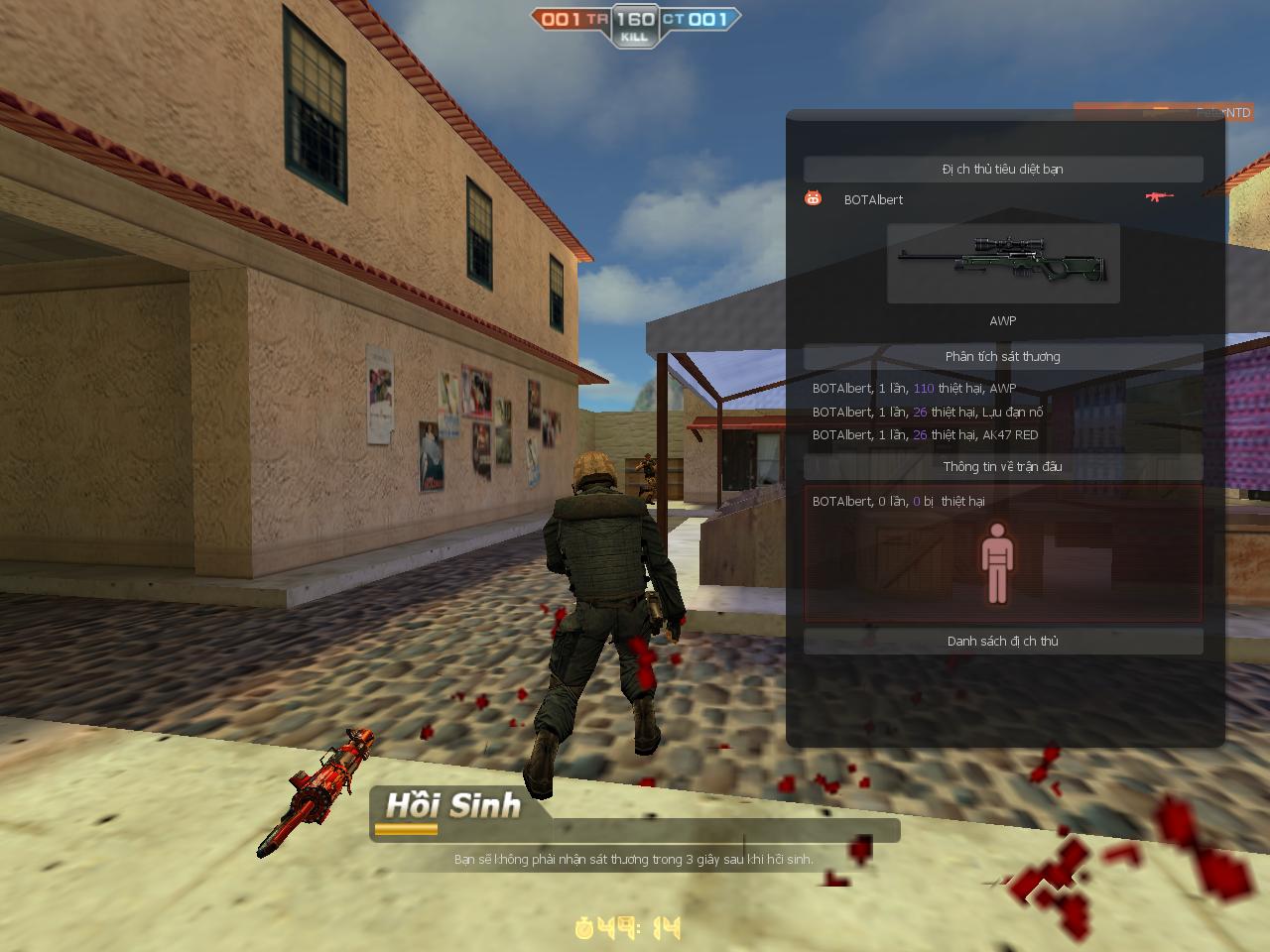Open the Địch thủ tiêu diệt bạn header

pos(1002,169)
